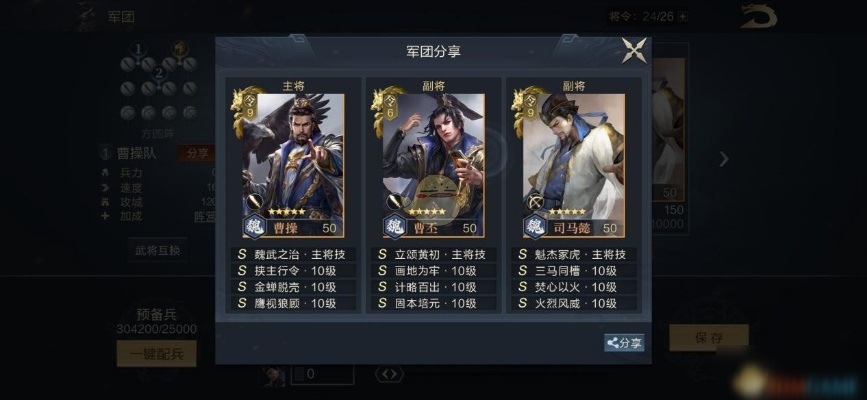Open the 计略百出 skill entry

[x=433, y=286]
